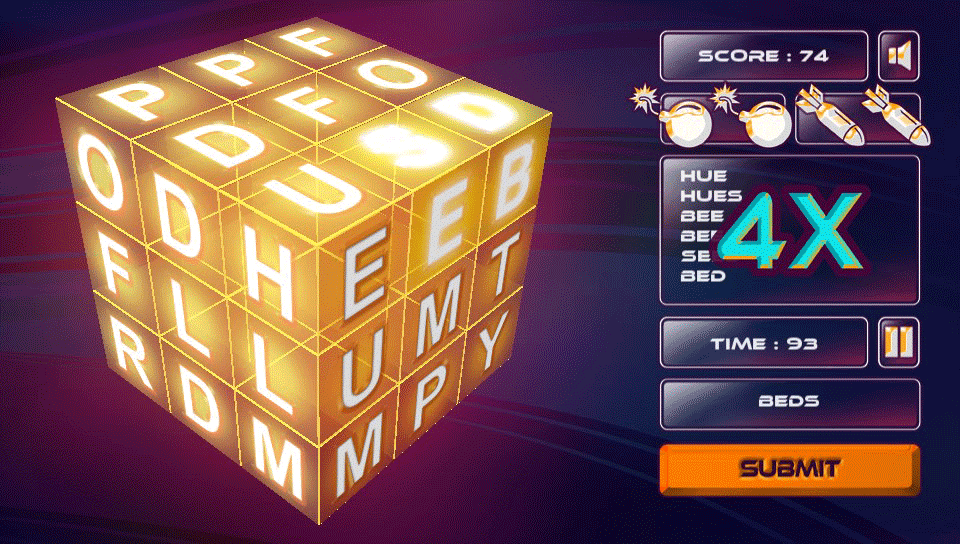Pause the game timer
Image resolution: width=960 pixels, height=544 pixels.
(x=898, y=343)
